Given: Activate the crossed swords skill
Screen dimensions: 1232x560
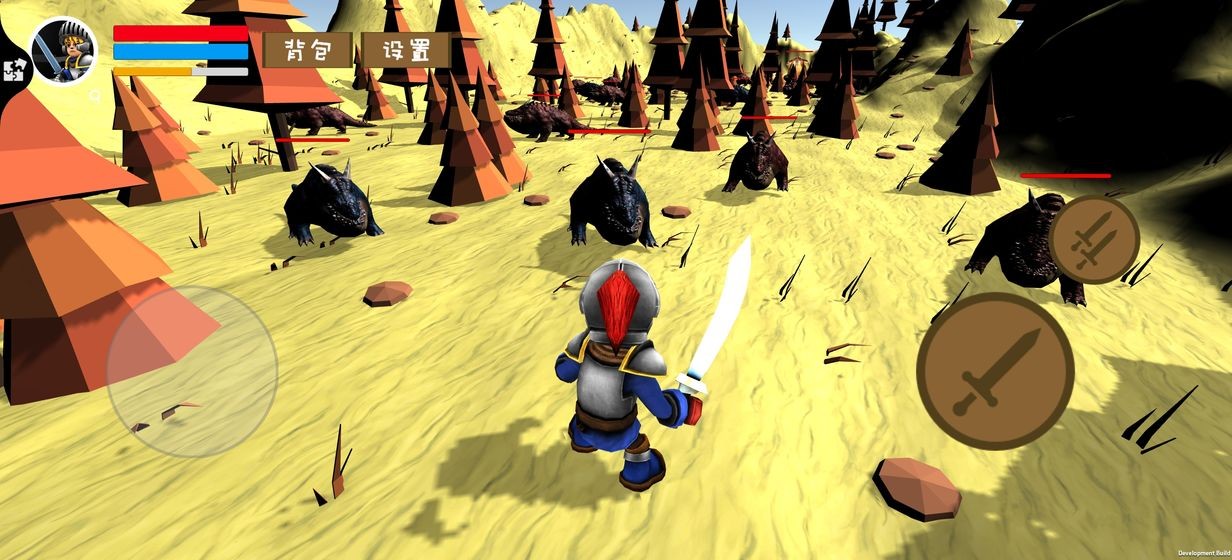Looking at the screenshot, I should (1093, 239).
